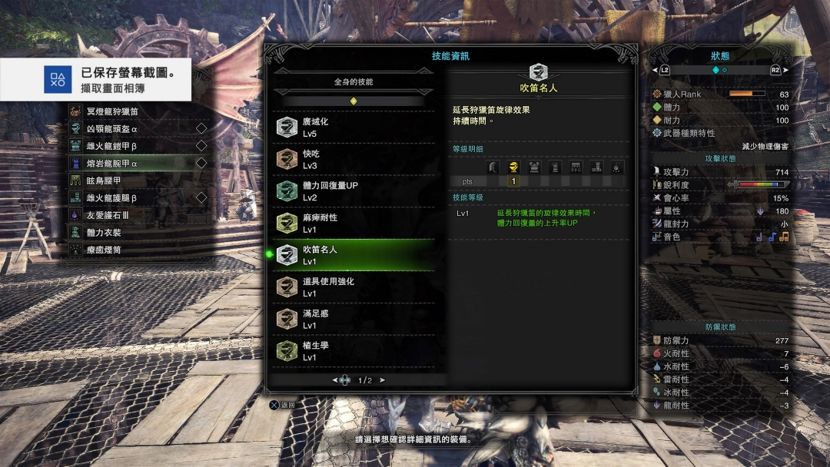This screenshot has width=830, height=467.
Task: Select the 雌火龍護腿β leg armor
Action: (140, 198)
